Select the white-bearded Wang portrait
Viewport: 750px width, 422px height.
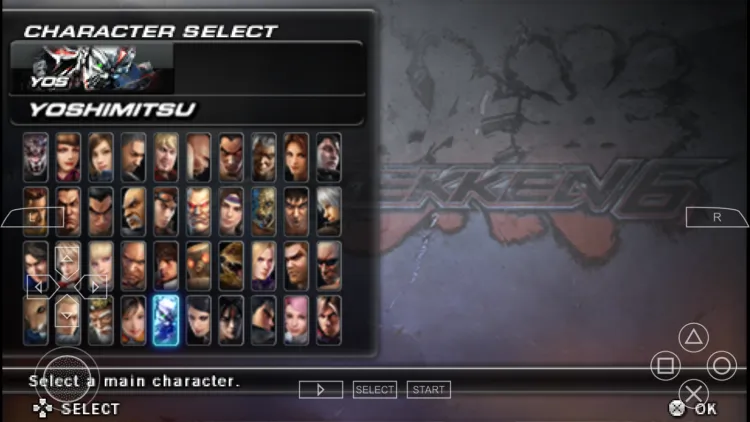click(x=101, y=320)
